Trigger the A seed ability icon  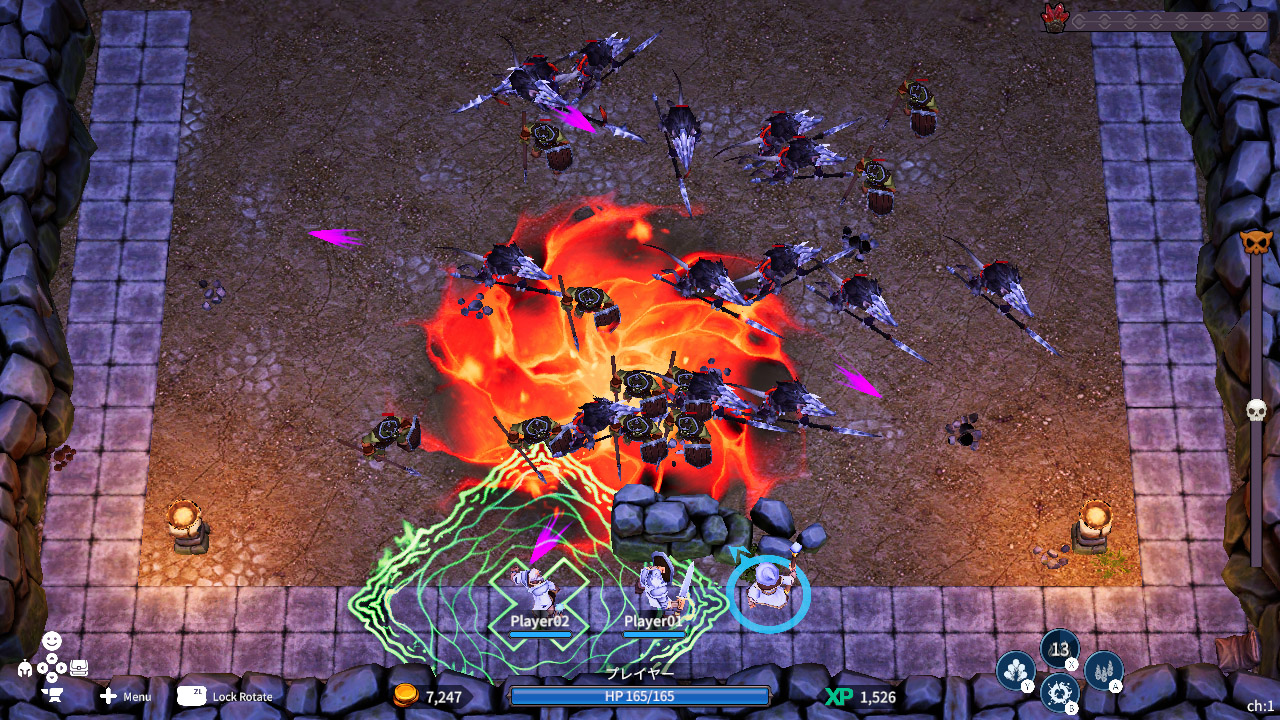coord(1105,672)
